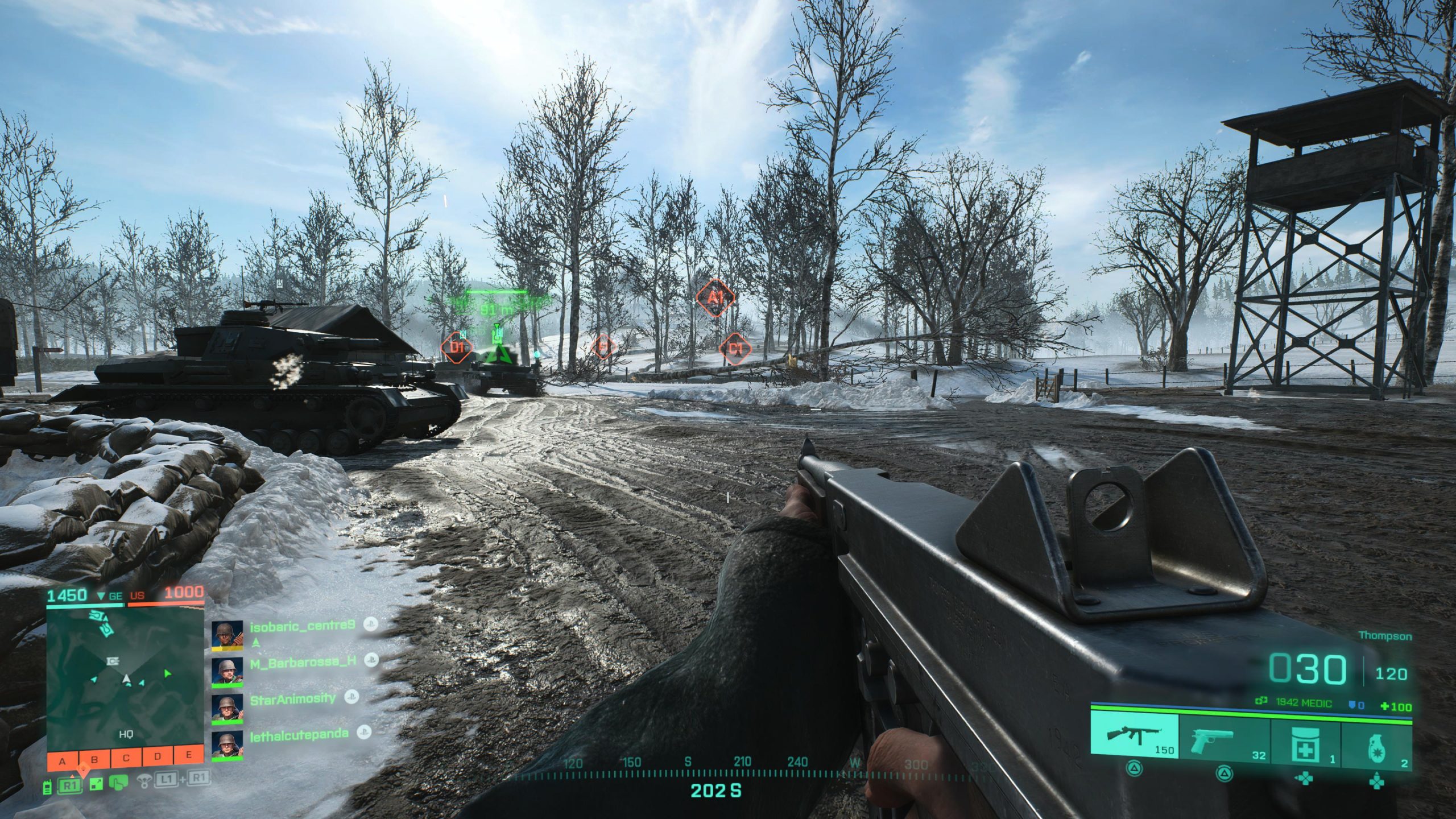Image resolution: width=1456 pixels, height=819 pixels.
Task: Click the C1 objective marker
Action: [x=735, y=348]
